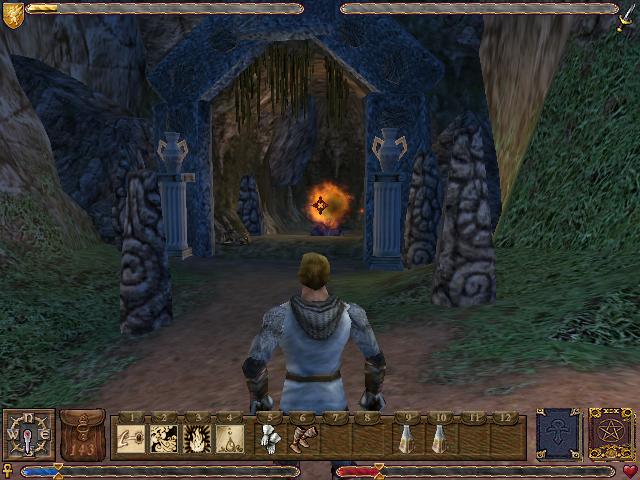Activate the fire spell in slot 3

197,438
